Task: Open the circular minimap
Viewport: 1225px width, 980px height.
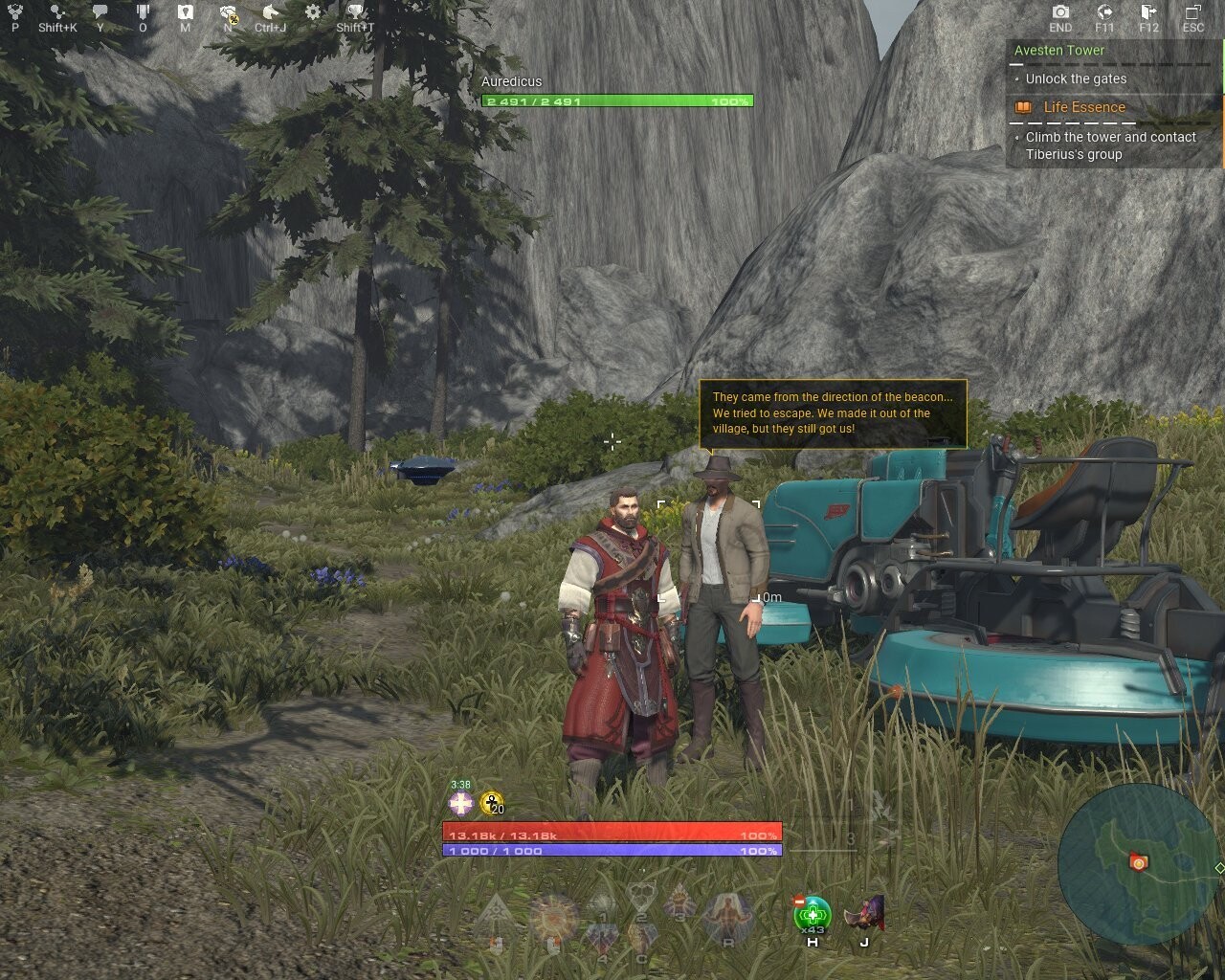Action: pyautogui.click(x=1139, y=864)
